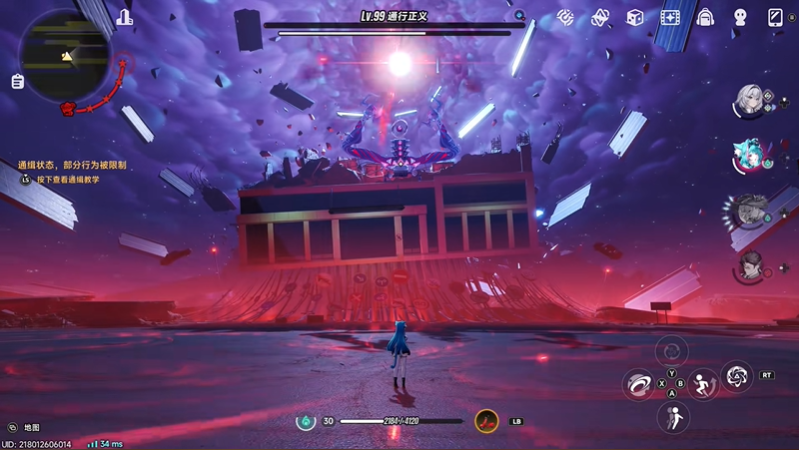
Task: Open the round-headed character figure icon
Action: (740, 18)
